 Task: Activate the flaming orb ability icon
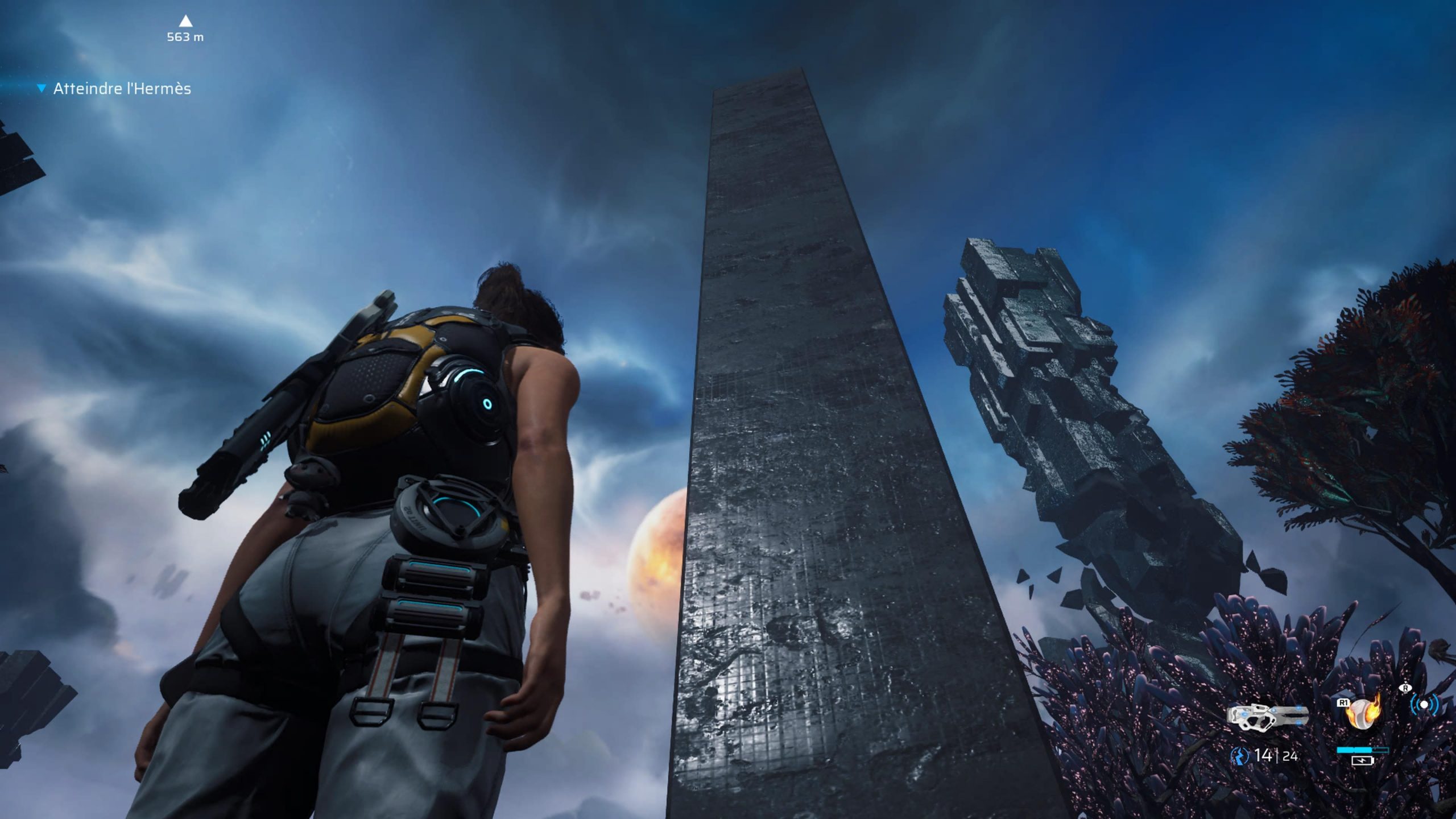(1363, 713)
